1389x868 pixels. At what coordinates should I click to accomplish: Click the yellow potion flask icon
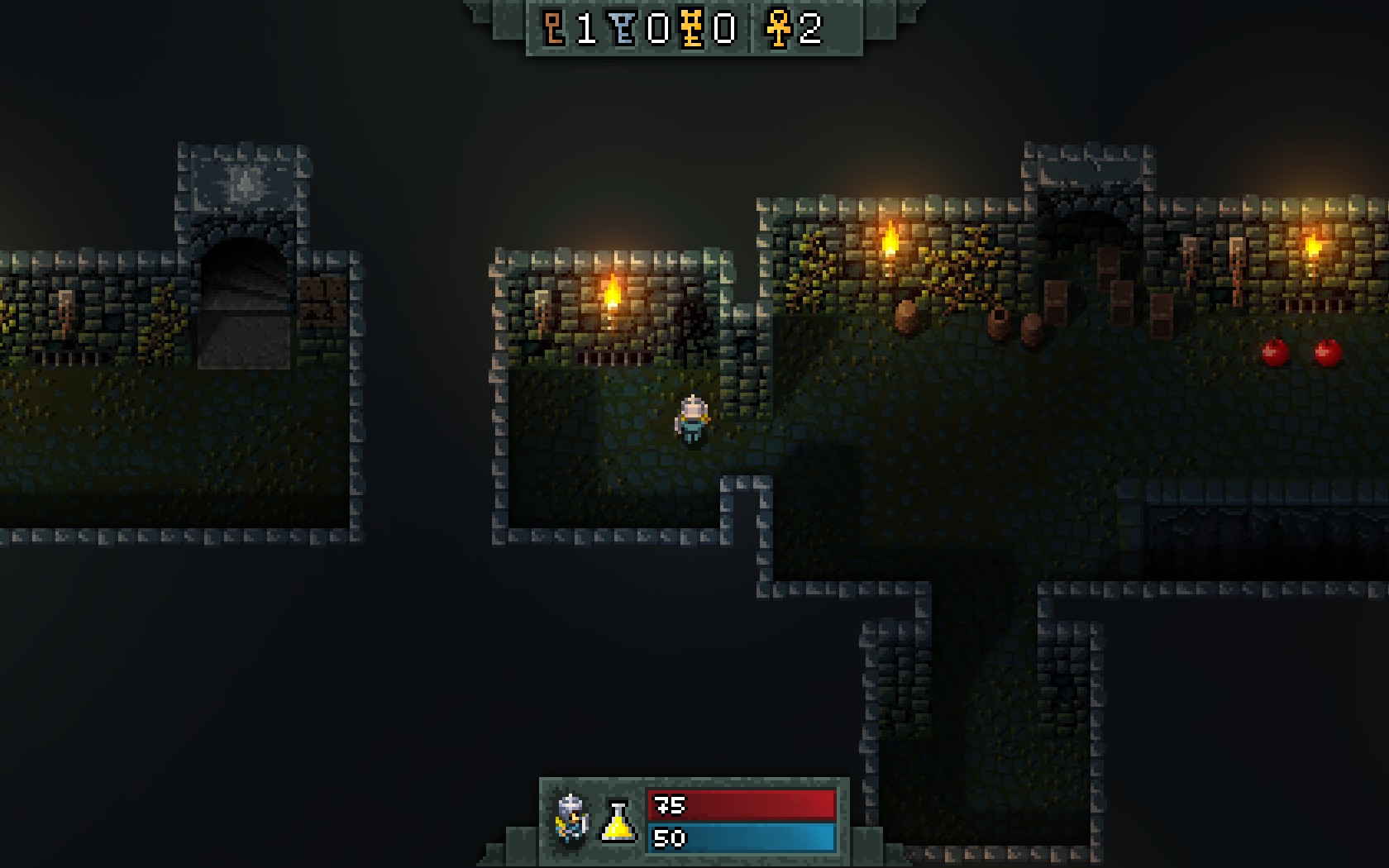click(618, 821)
